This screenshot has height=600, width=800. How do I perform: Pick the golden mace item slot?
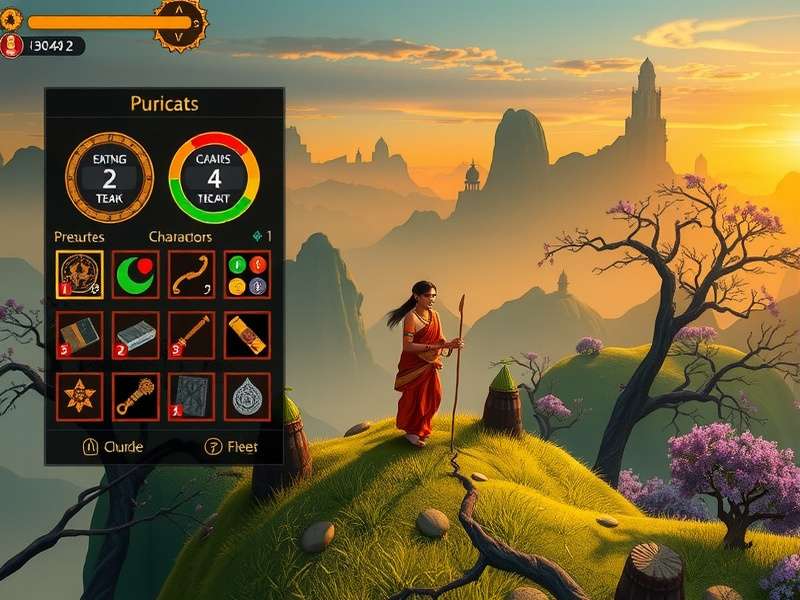tap(136, 397)
